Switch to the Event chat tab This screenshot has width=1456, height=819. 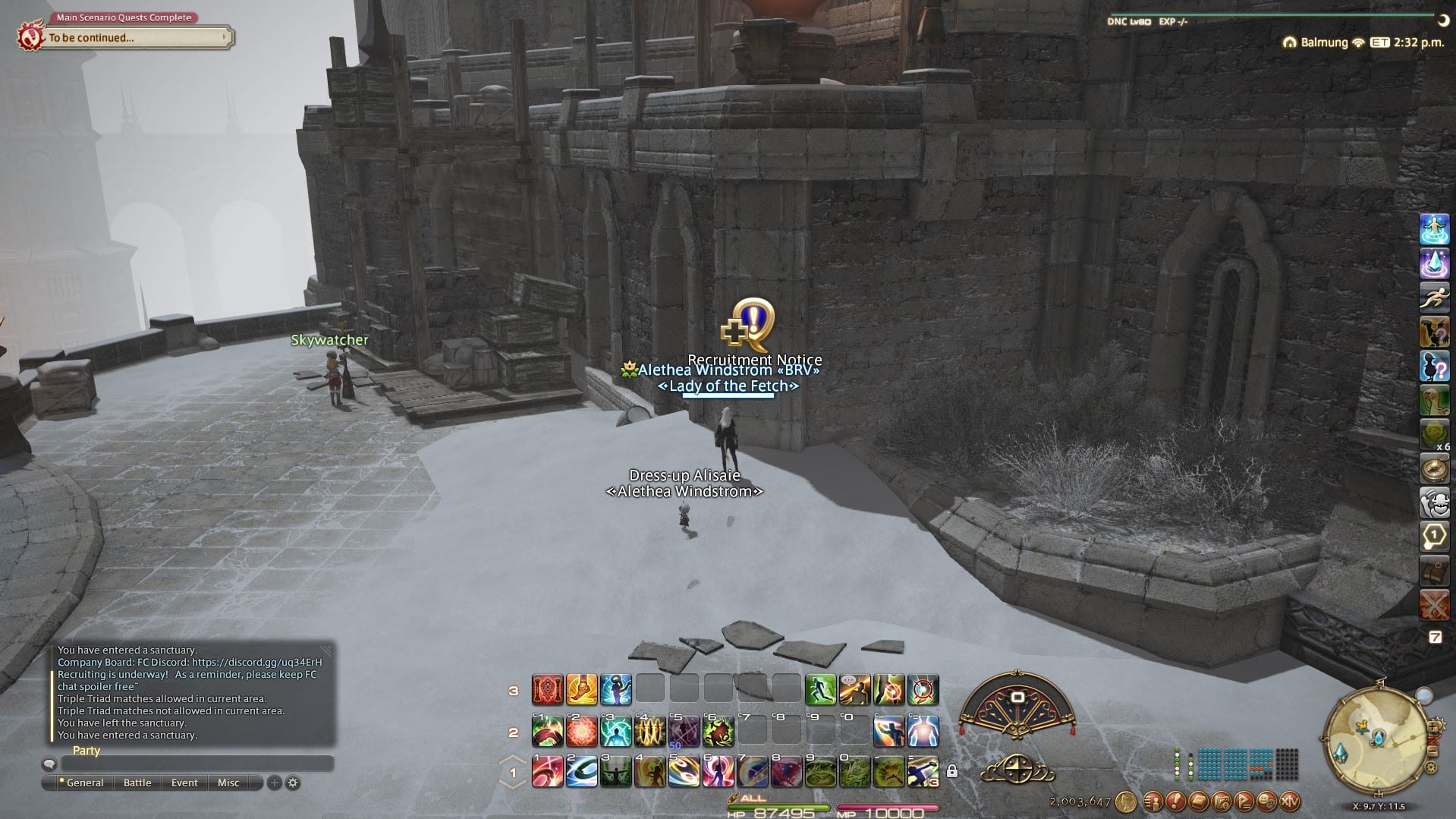(x=184, y=782)
